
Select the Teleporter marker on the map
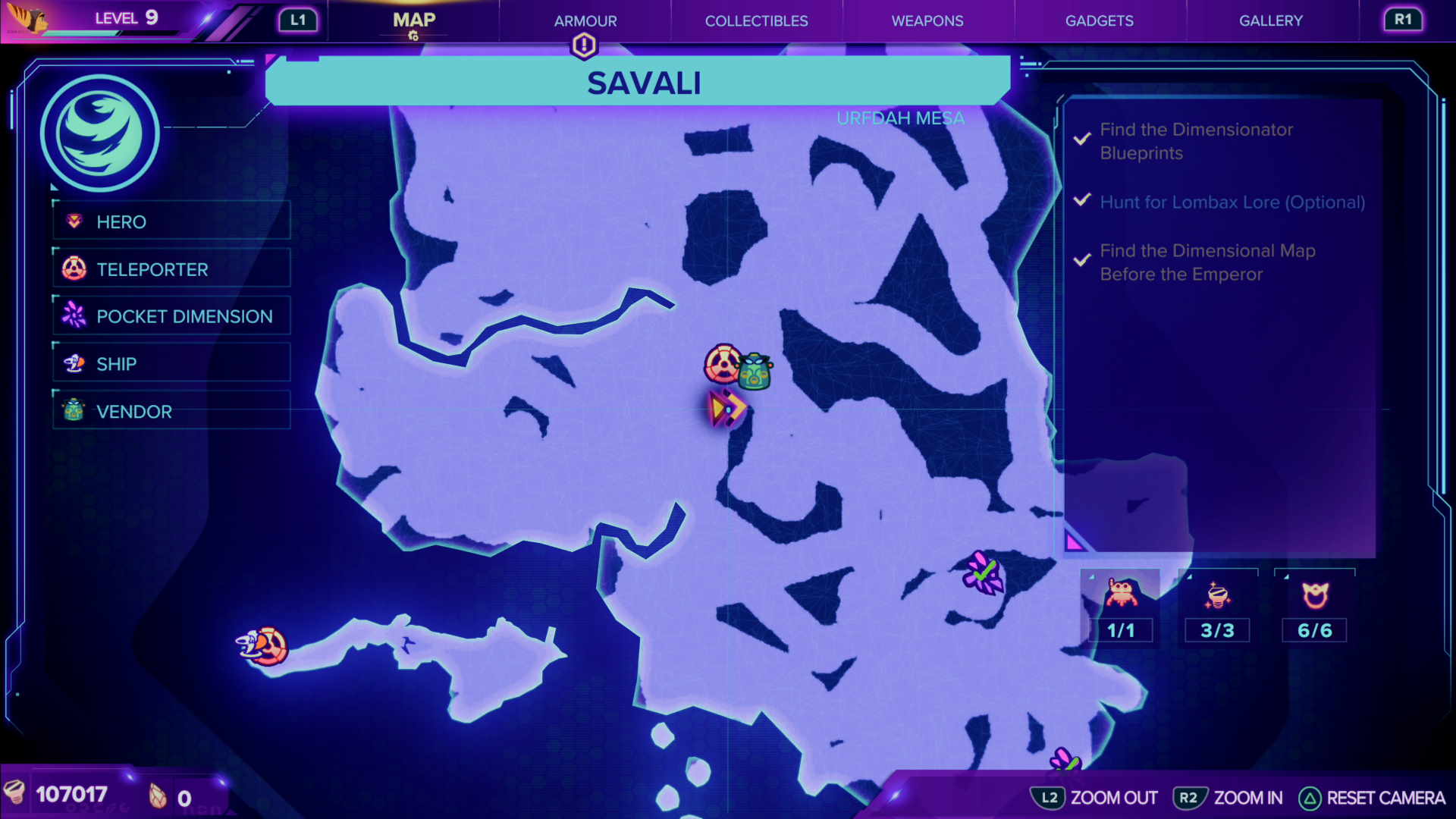pos(722,366)
